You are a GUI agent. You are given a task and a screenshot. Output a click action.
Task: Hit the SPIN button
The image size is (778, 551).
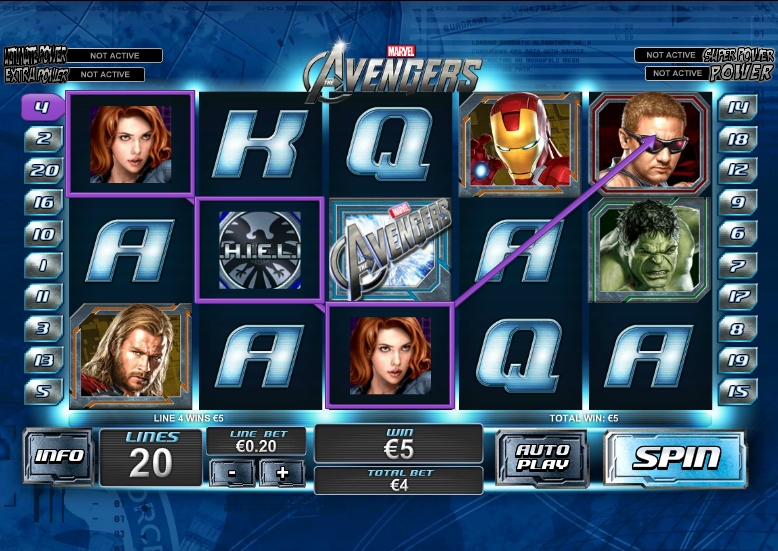(675, 459)
